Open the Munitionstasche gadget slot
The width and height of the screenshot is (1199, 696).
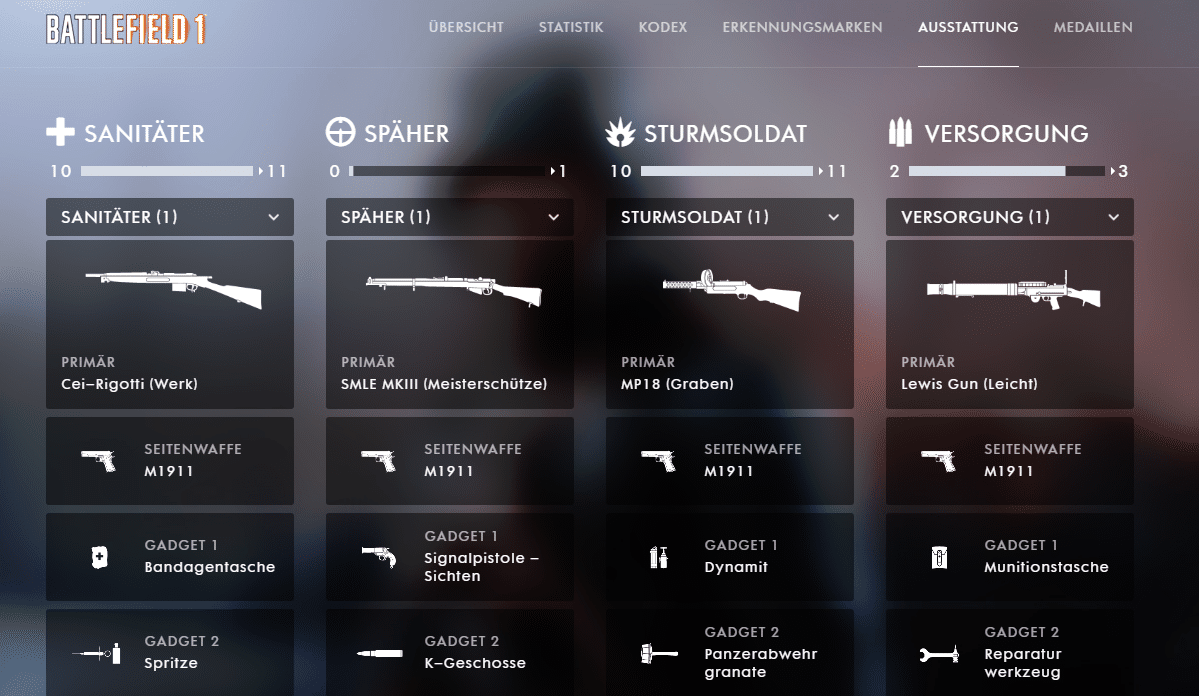(1010, 557)
